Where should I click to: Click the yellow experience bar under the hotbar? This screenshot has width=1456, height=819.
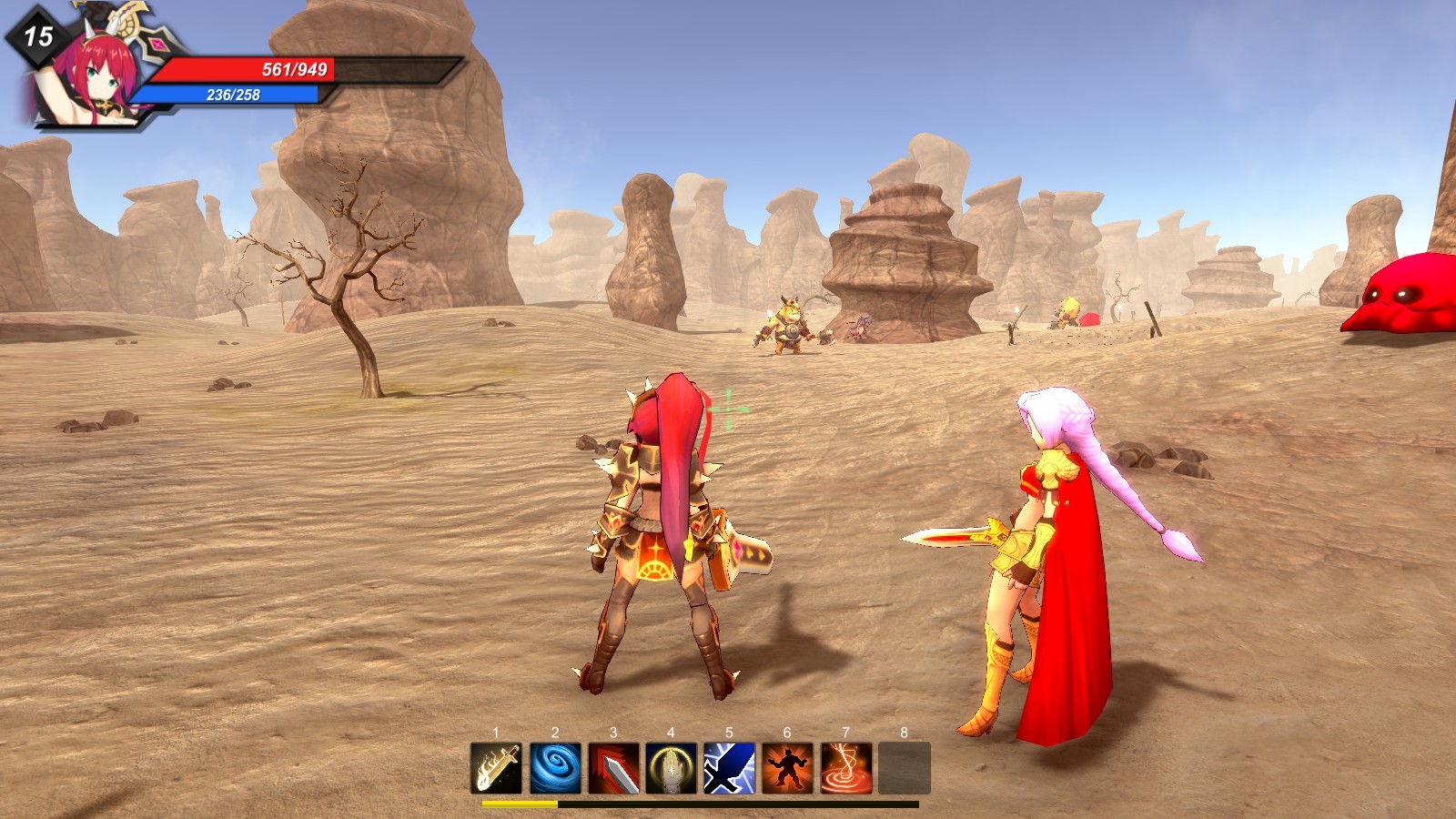(519, 804)
